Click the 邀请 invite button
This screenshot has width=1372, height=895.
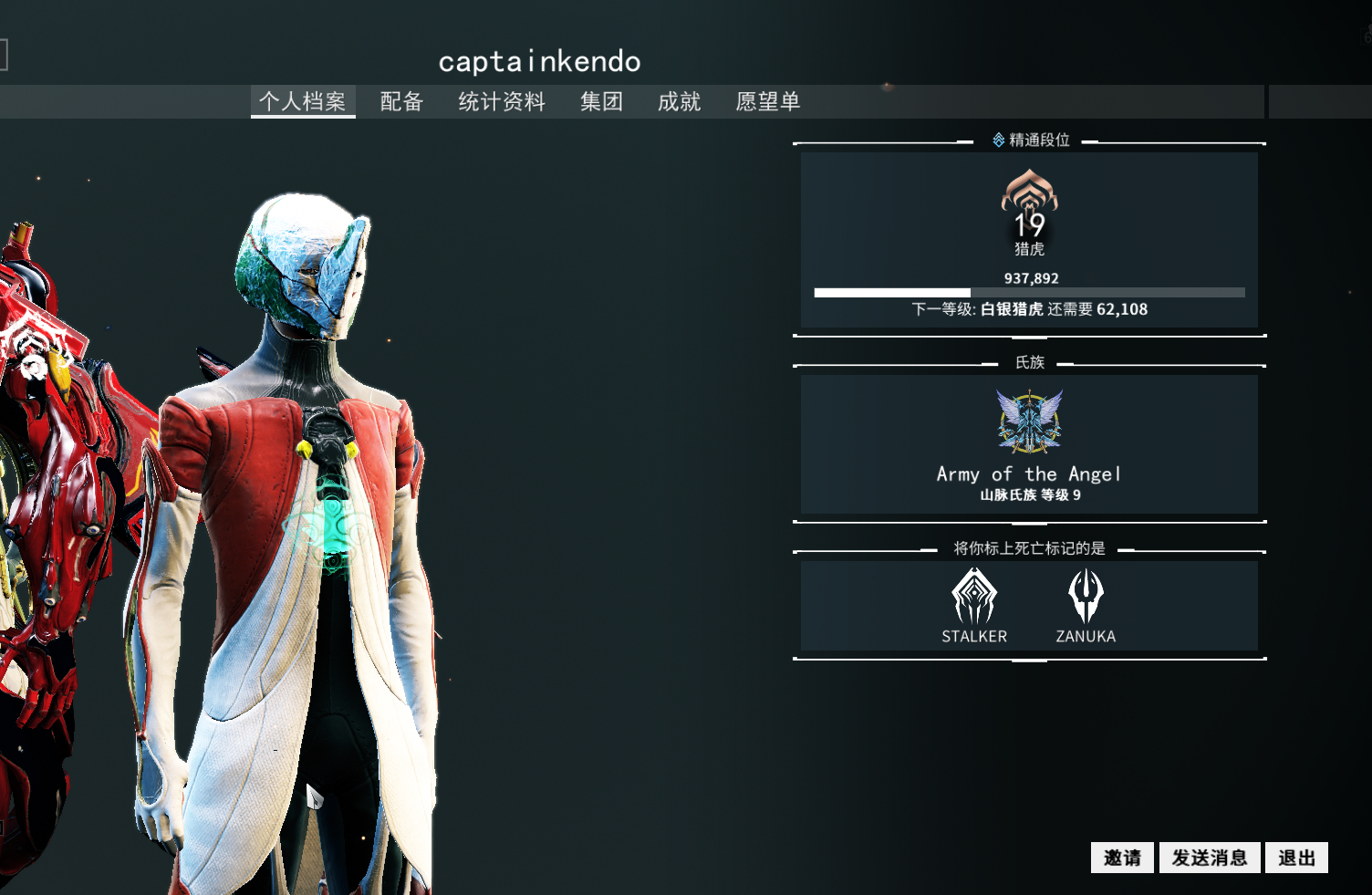1122,858
